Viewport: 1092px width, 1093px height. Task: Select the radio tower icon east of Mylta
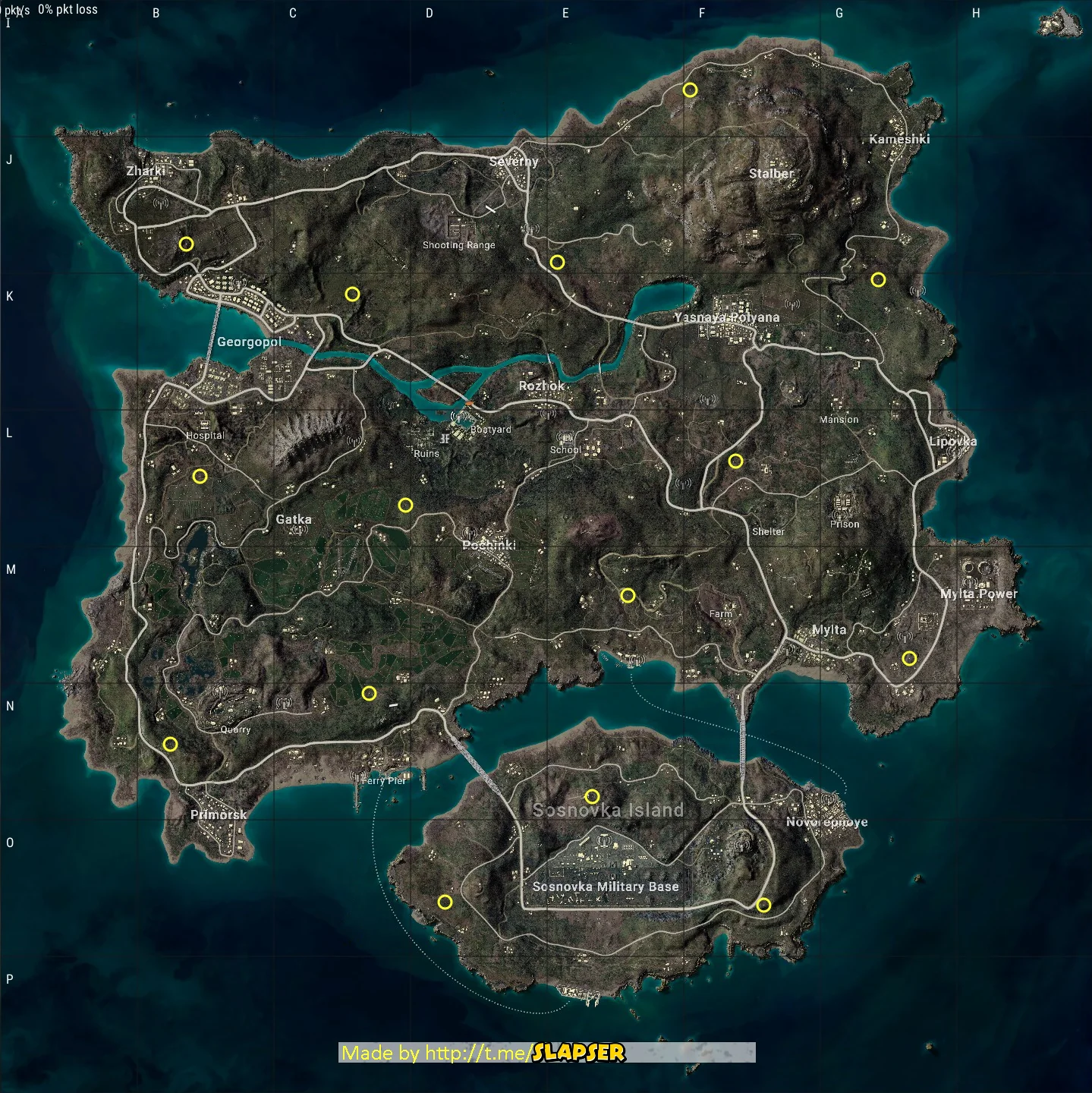tap(905, 638)
